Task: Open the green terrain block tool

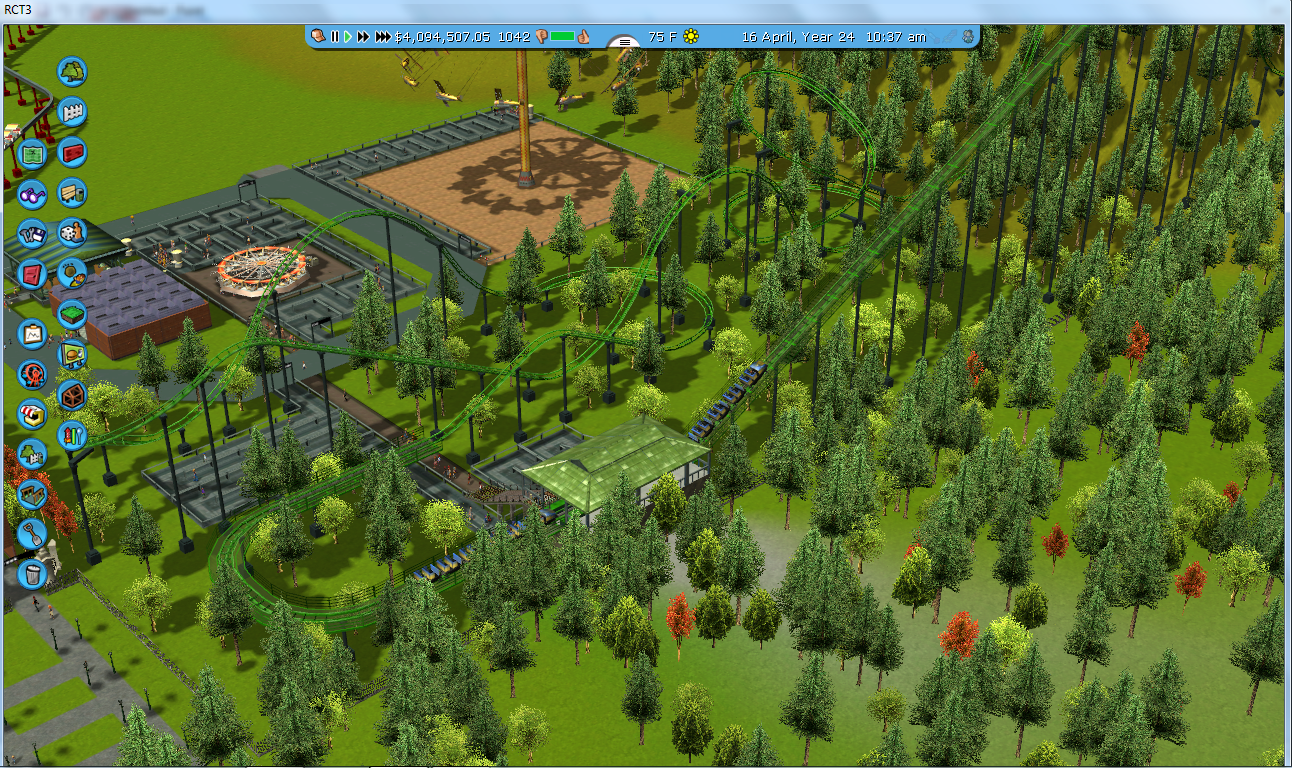Action: point(72,314)
